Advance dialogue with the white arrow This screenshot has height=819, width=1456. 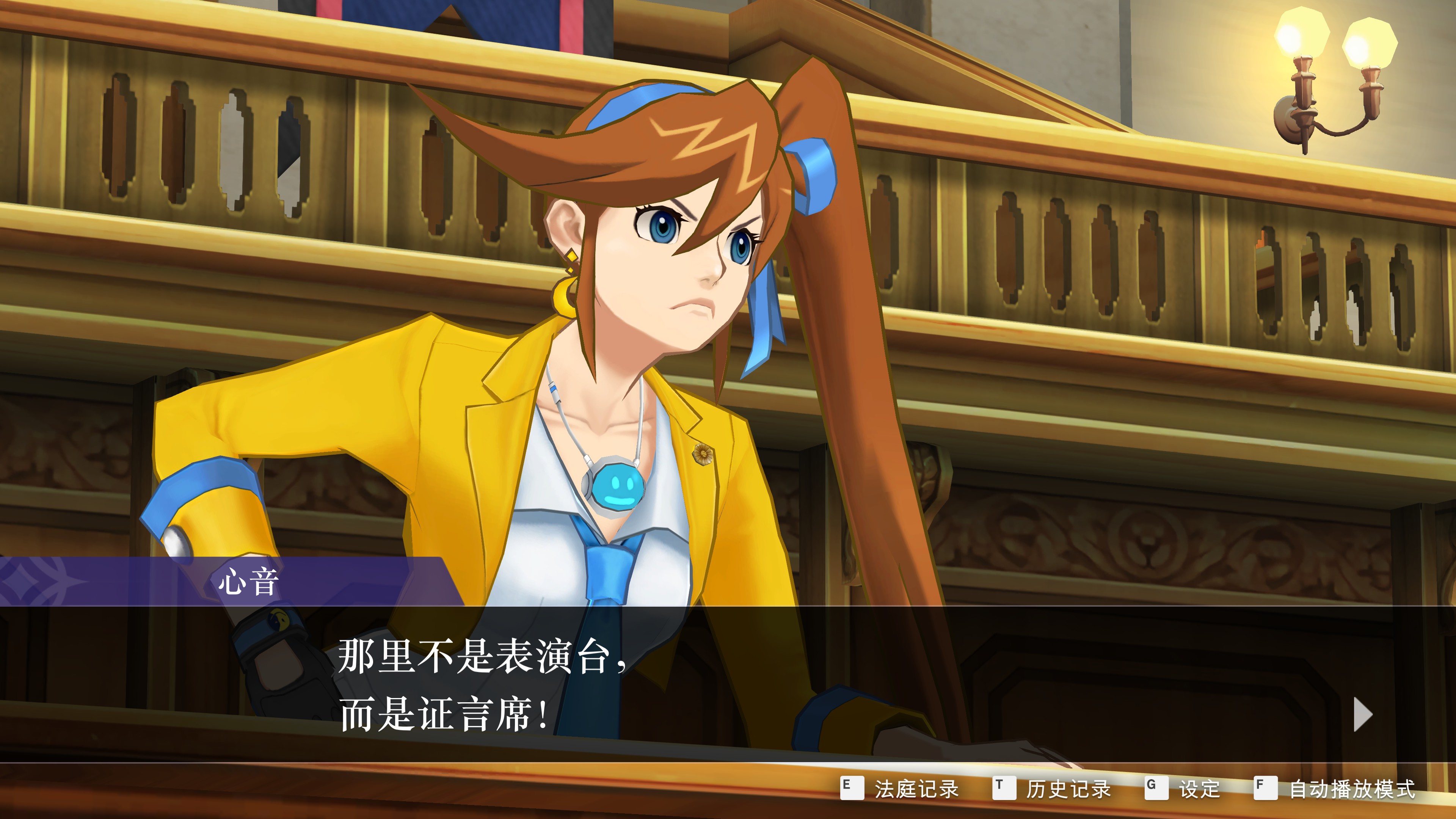[x=1363, y=714]
